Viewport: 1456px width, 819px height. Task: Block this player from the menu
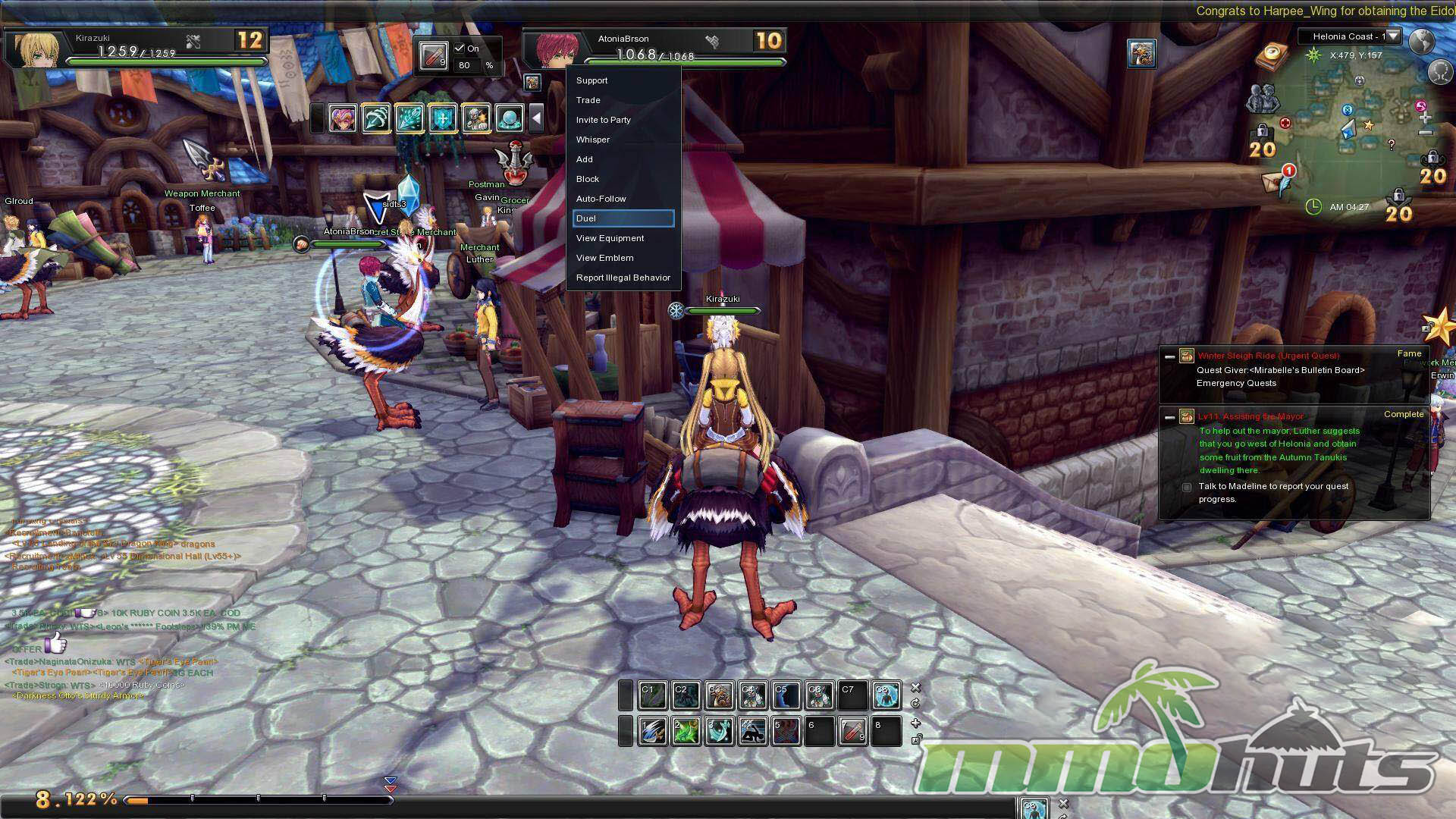(588, 179)
